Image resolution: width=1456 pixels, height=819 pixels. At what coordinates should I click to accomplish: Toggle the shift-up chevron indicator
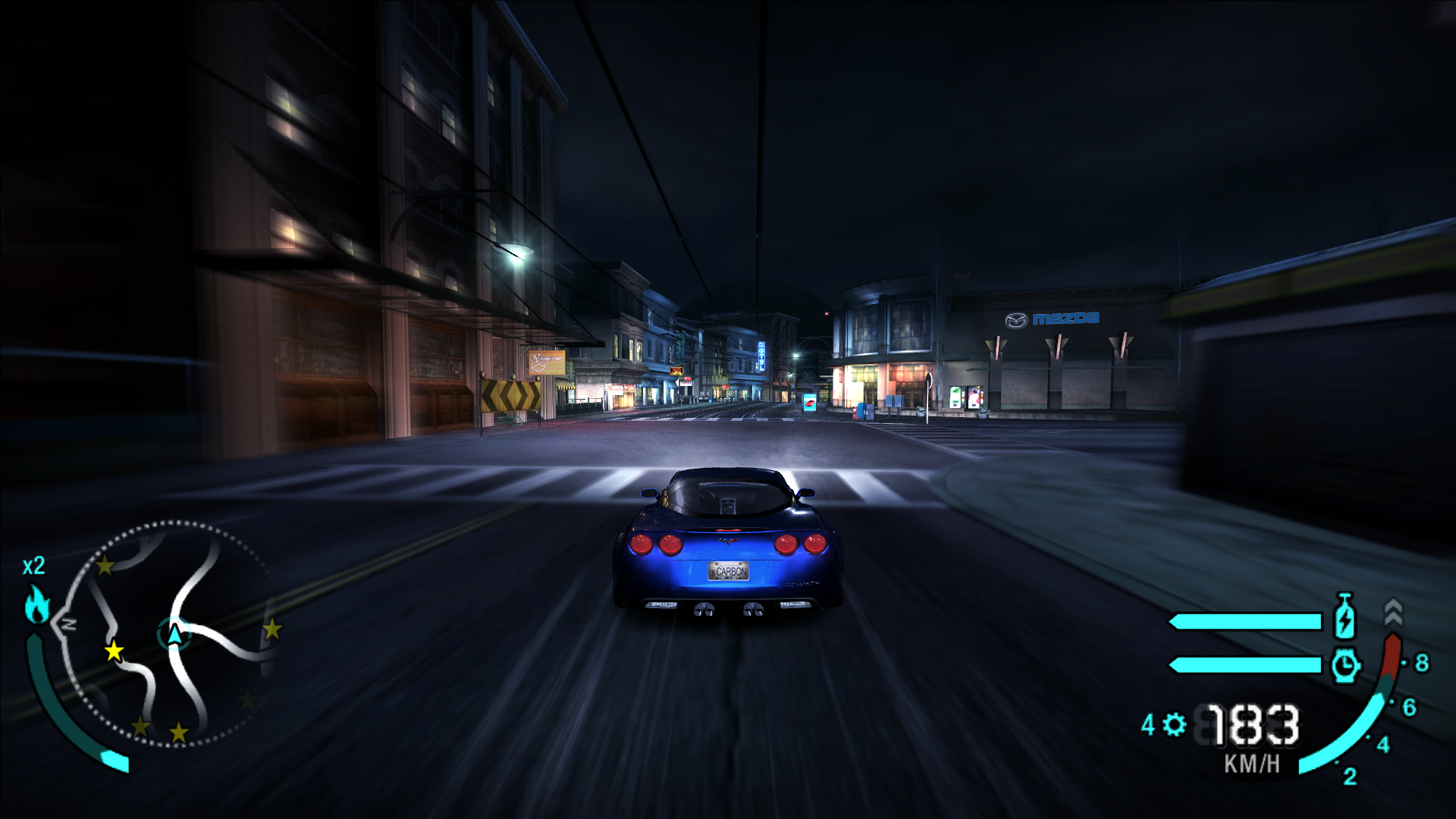(1394, 610)
